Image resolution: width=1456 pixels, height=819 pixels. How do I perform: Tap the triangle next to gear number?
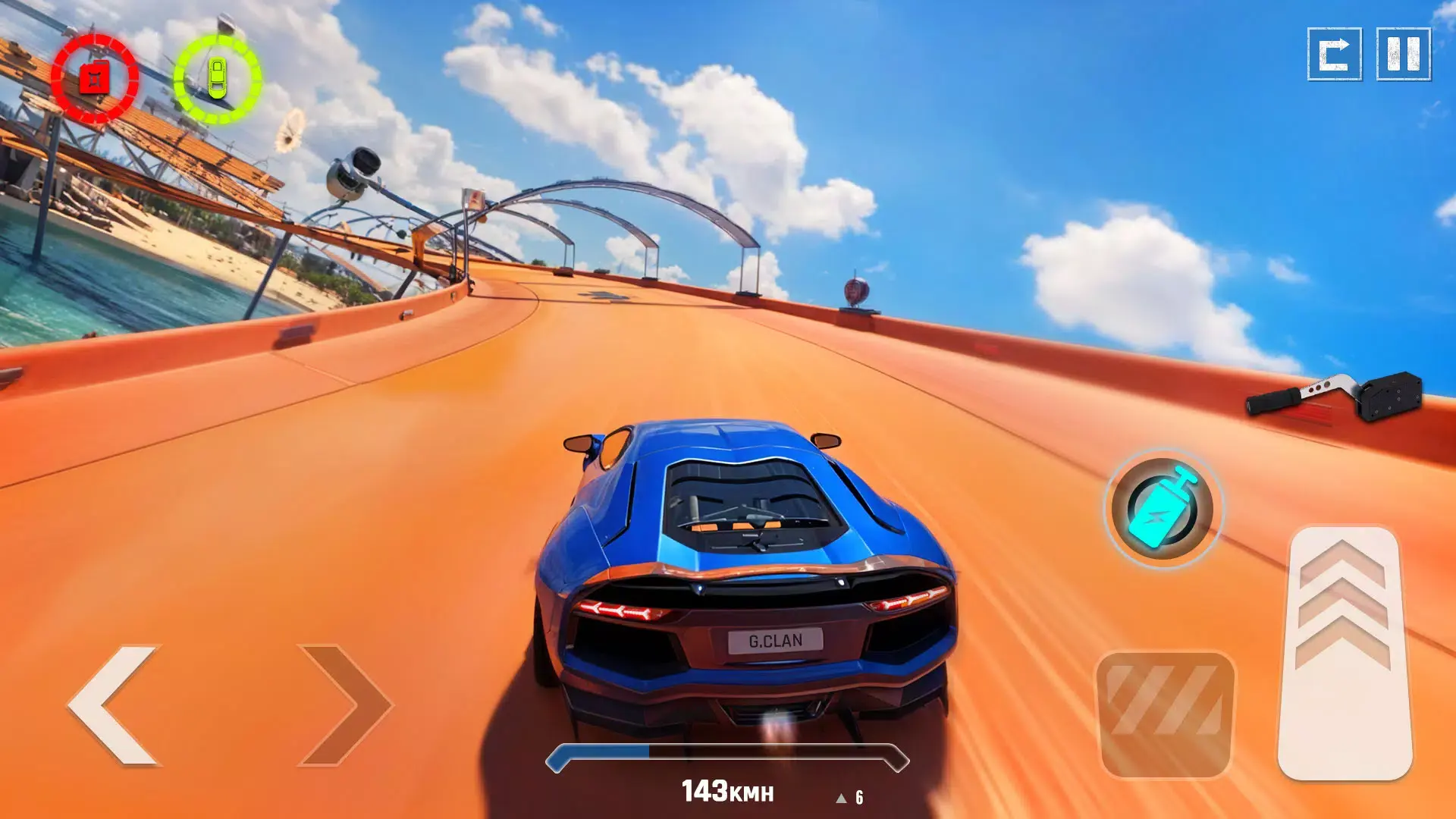pos(842,797)
